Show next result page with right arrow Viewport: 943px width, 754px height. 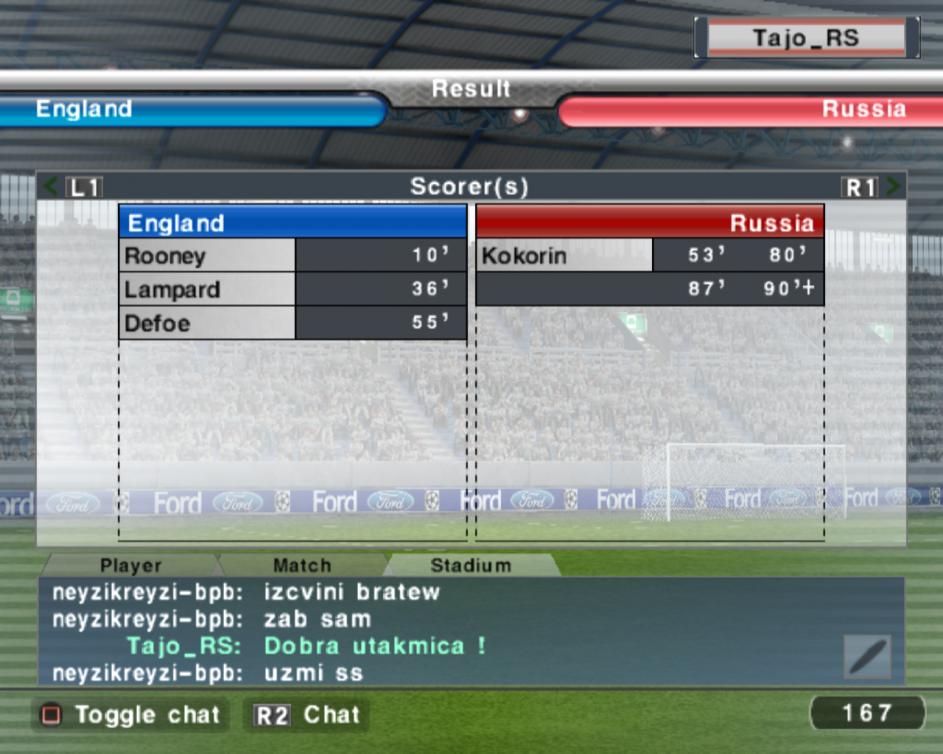pyautogui.click(x=893, y=186)
